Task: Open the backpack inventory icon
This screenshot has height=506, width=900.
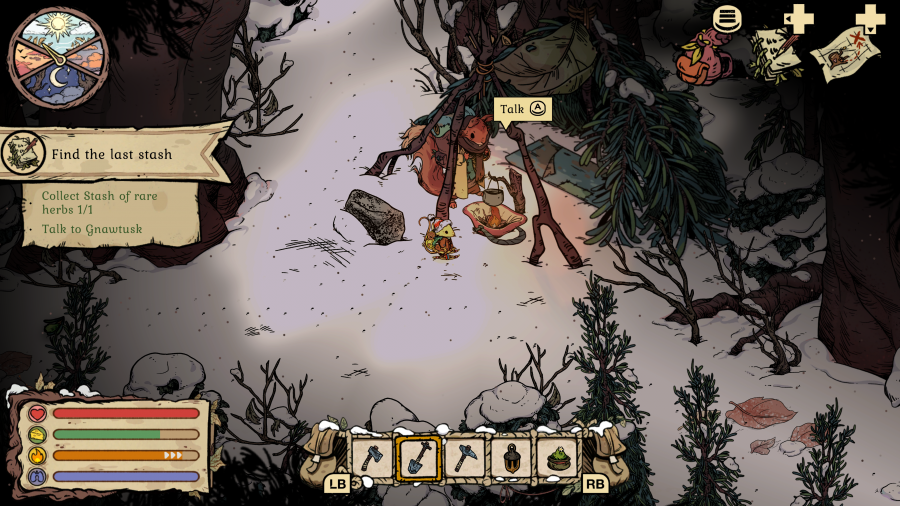Action: pyautogui.click(x=703, y=57)
